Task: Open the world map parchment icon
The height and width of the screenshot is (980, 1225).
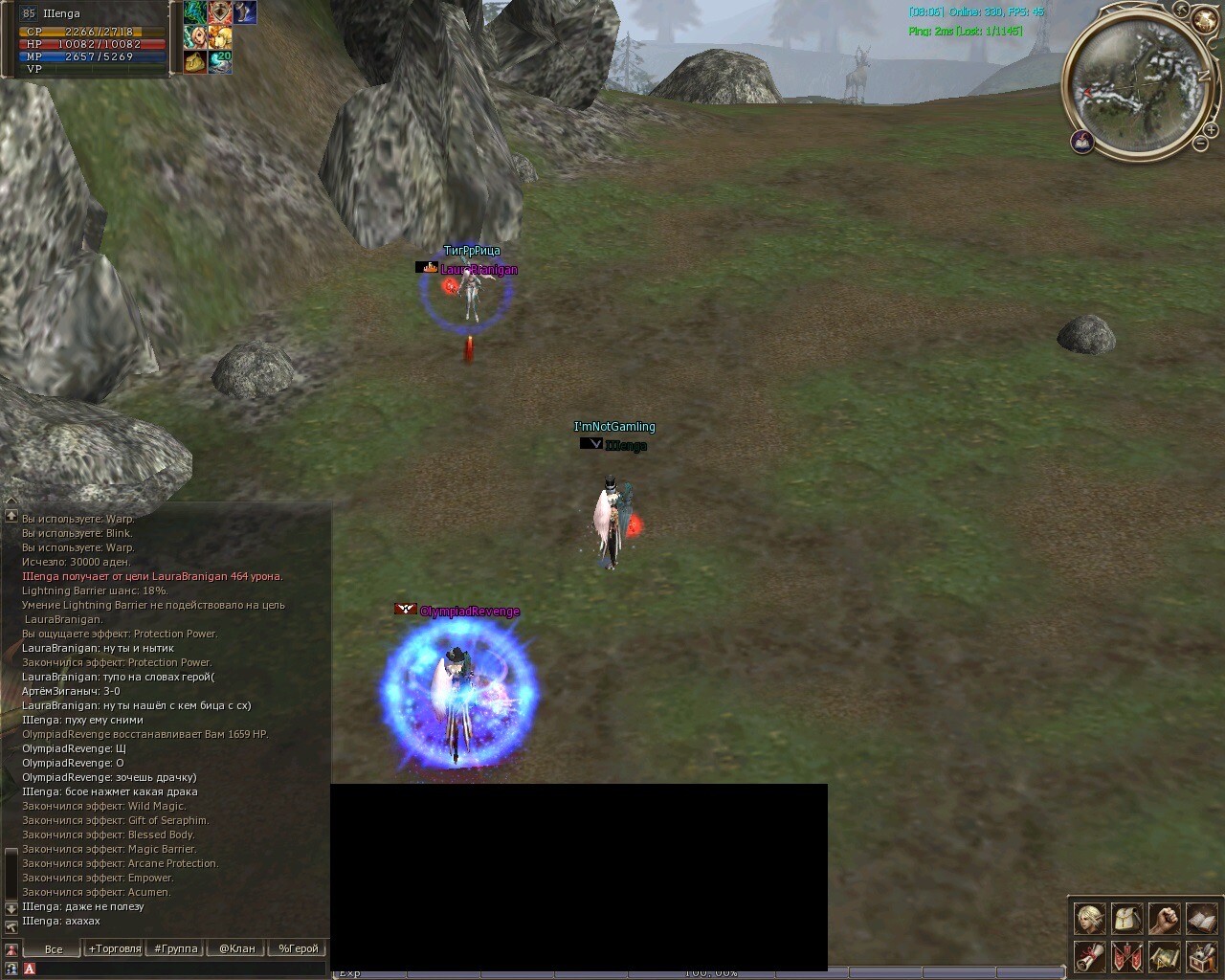Action: [x=1164, y=956]
